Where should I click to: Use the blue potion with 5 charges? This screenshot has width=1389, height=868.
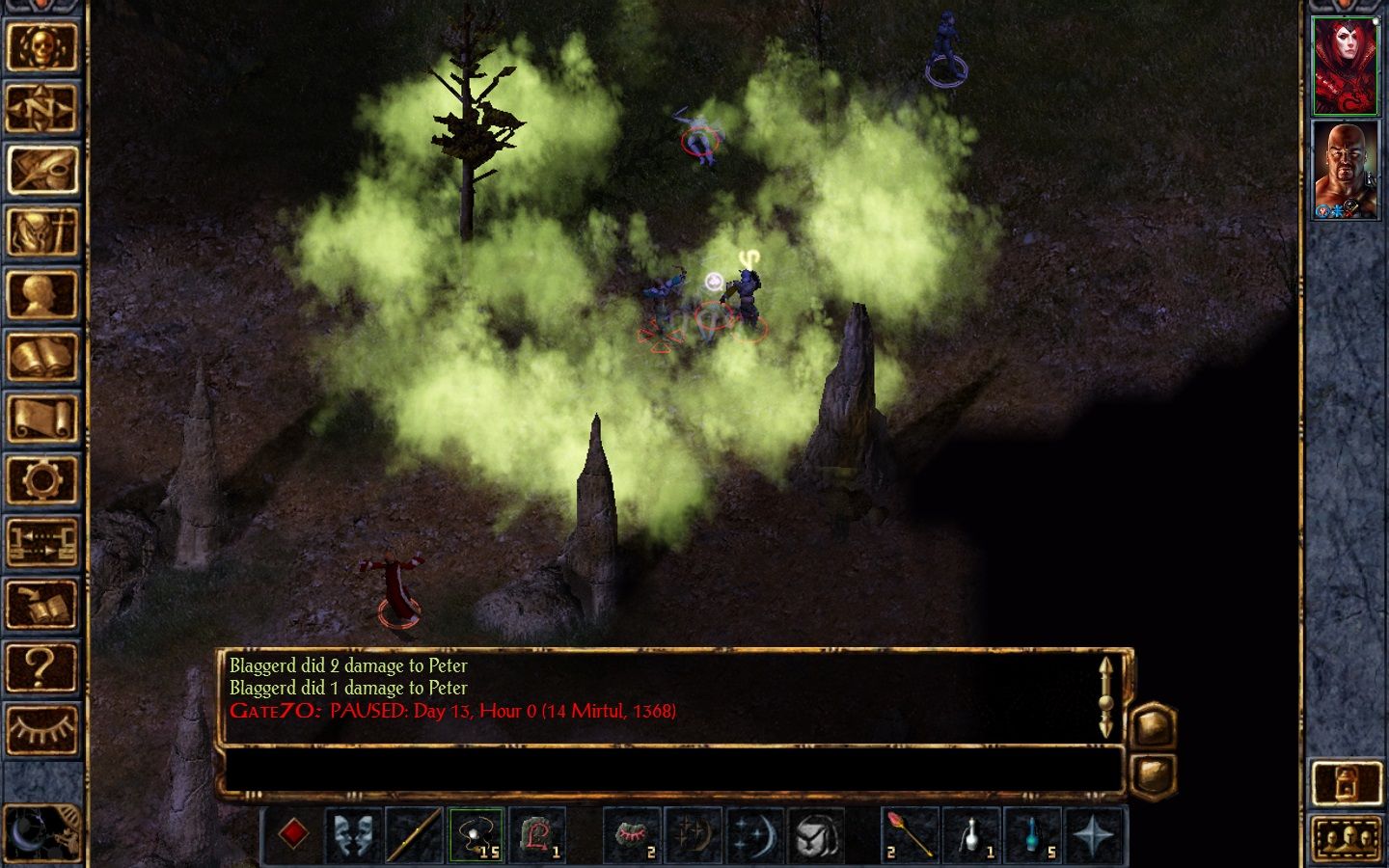1033,835
